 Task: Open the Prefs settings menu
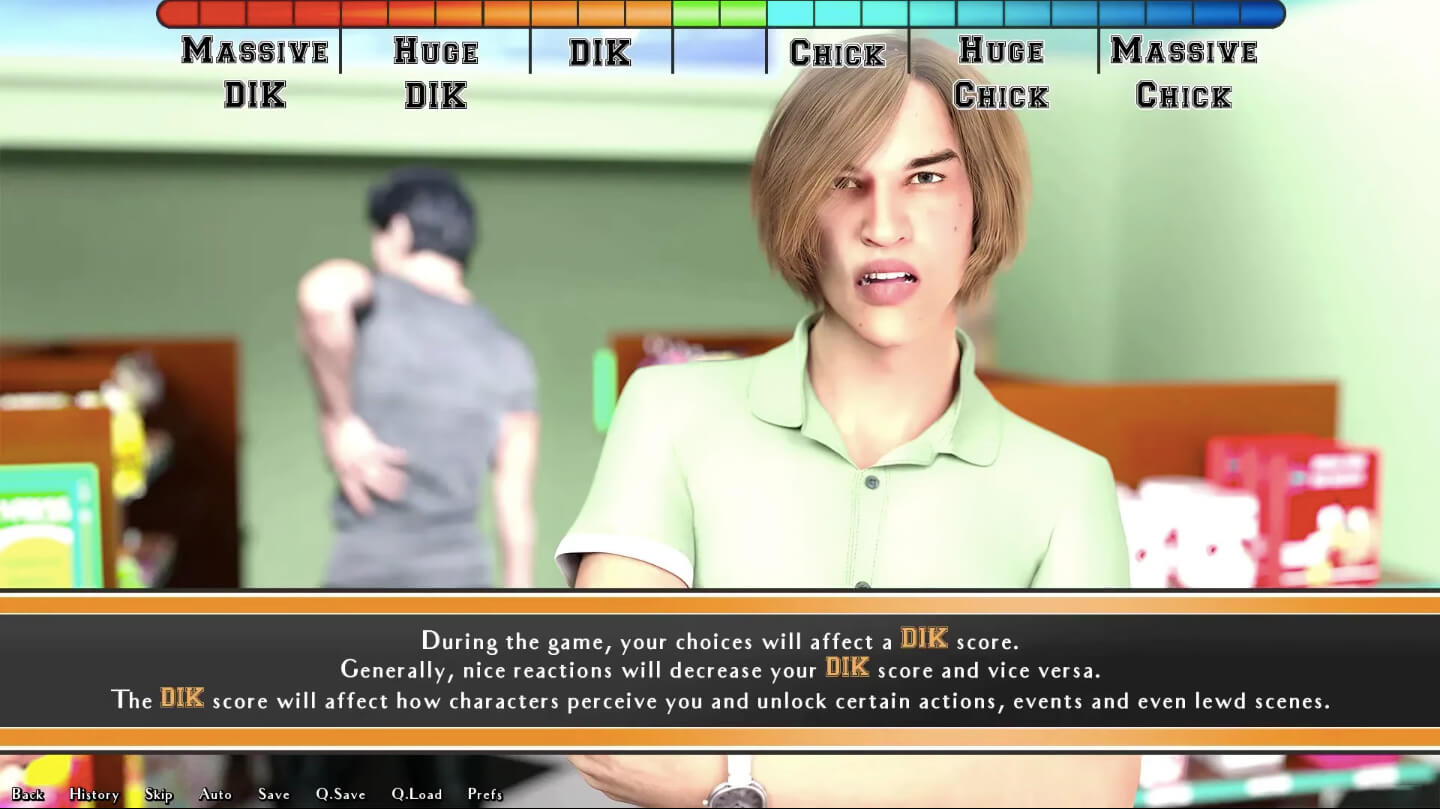coord(485,794)
